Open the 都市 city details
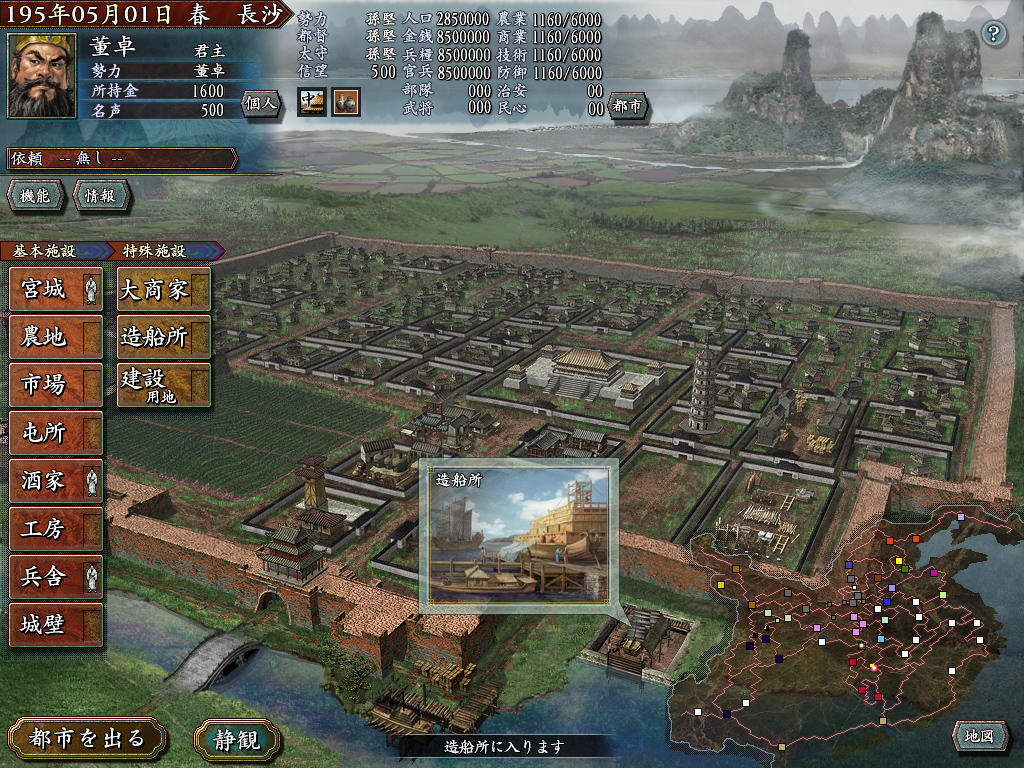This screenshot has height=768, width=1024. click(629, 106)
